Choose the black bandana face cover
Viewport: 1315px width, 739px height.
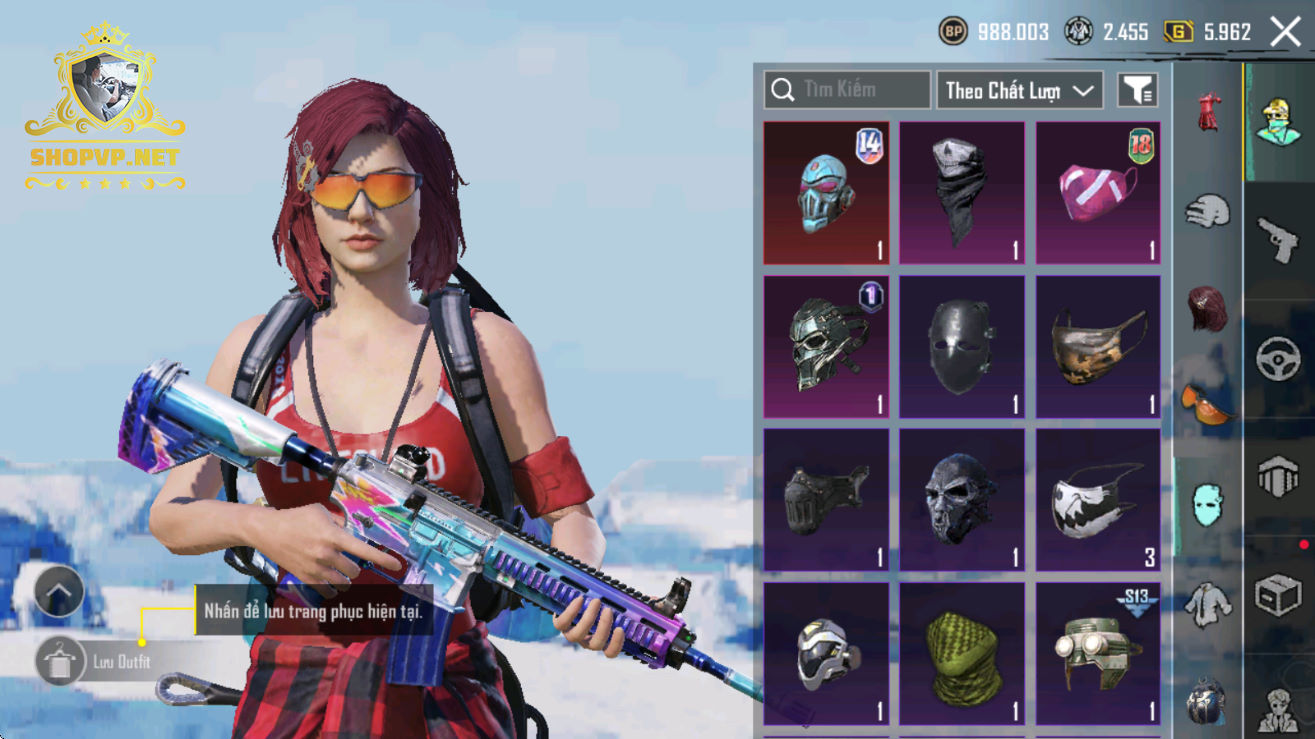point(962,193)
